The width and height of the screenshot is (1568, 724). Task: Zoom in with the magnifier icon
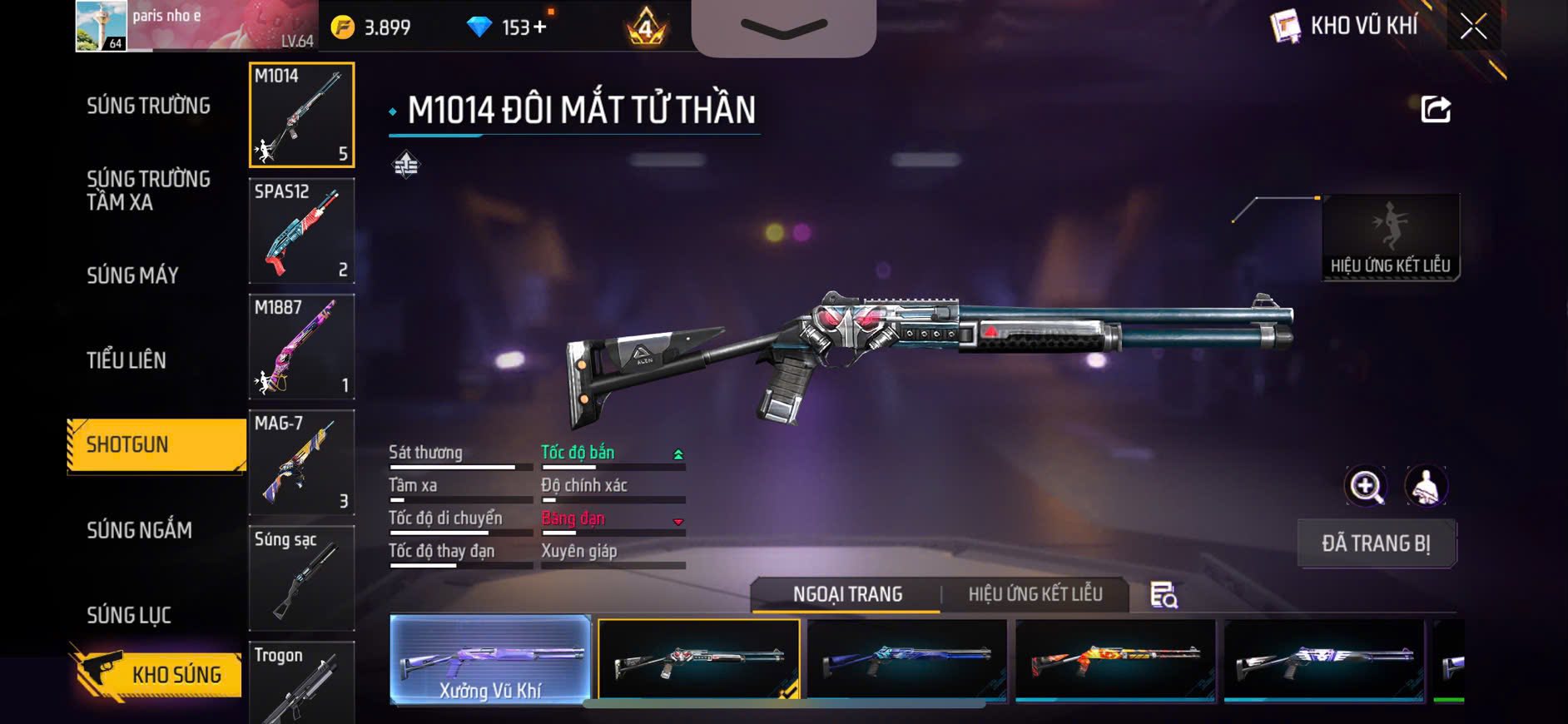click(x=1366, y=486)
